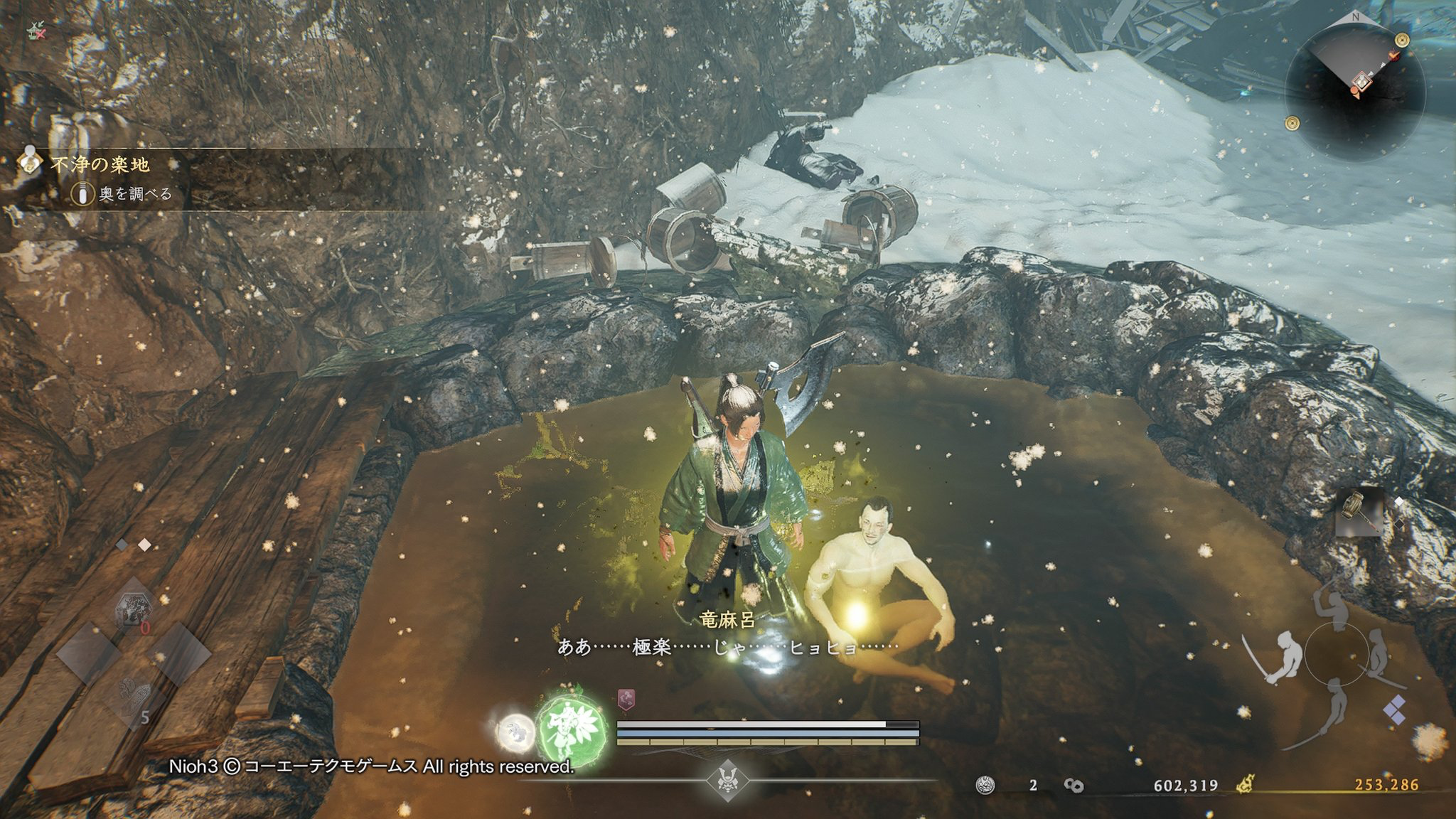The height and width of the screenshot is (819, 1456).
Task: Click the small white spirit orb icon
Action: 515,734
